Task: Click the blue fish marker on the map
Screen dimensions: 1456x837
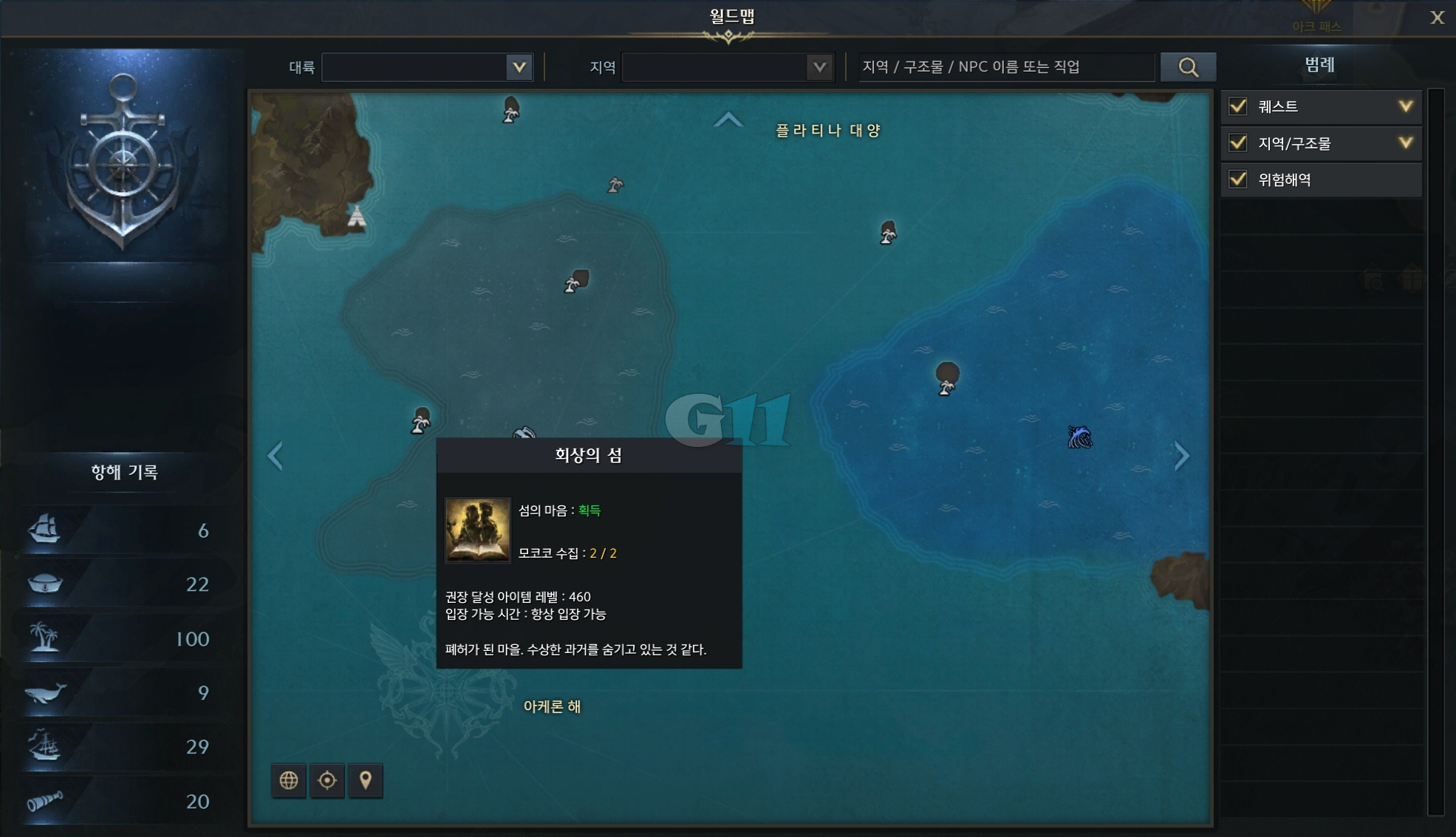Action: pyautogui.click(x=1081, y=437)
